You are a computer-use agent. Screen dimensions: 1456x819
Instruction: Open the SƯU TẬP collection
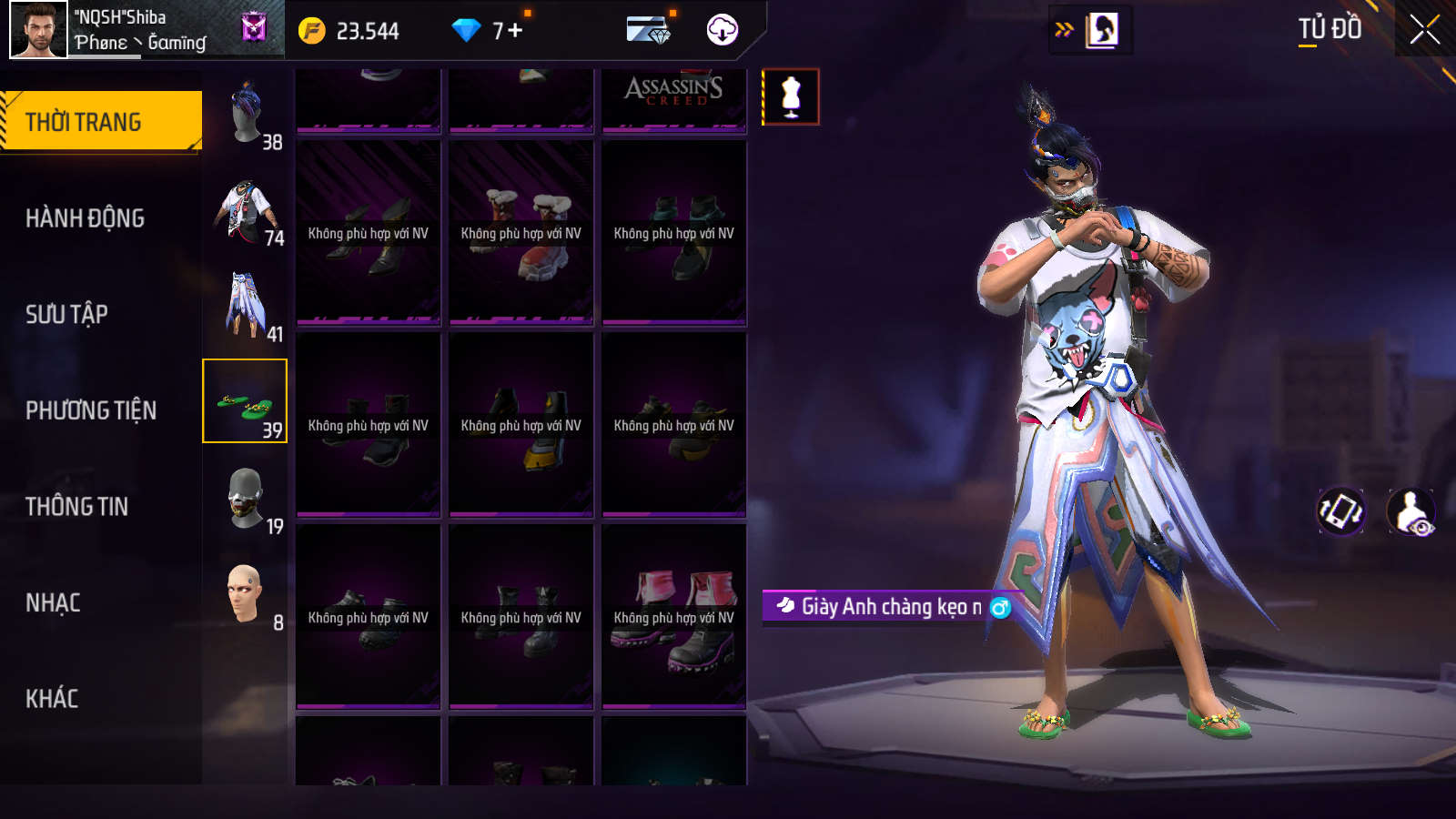[66, 315]
